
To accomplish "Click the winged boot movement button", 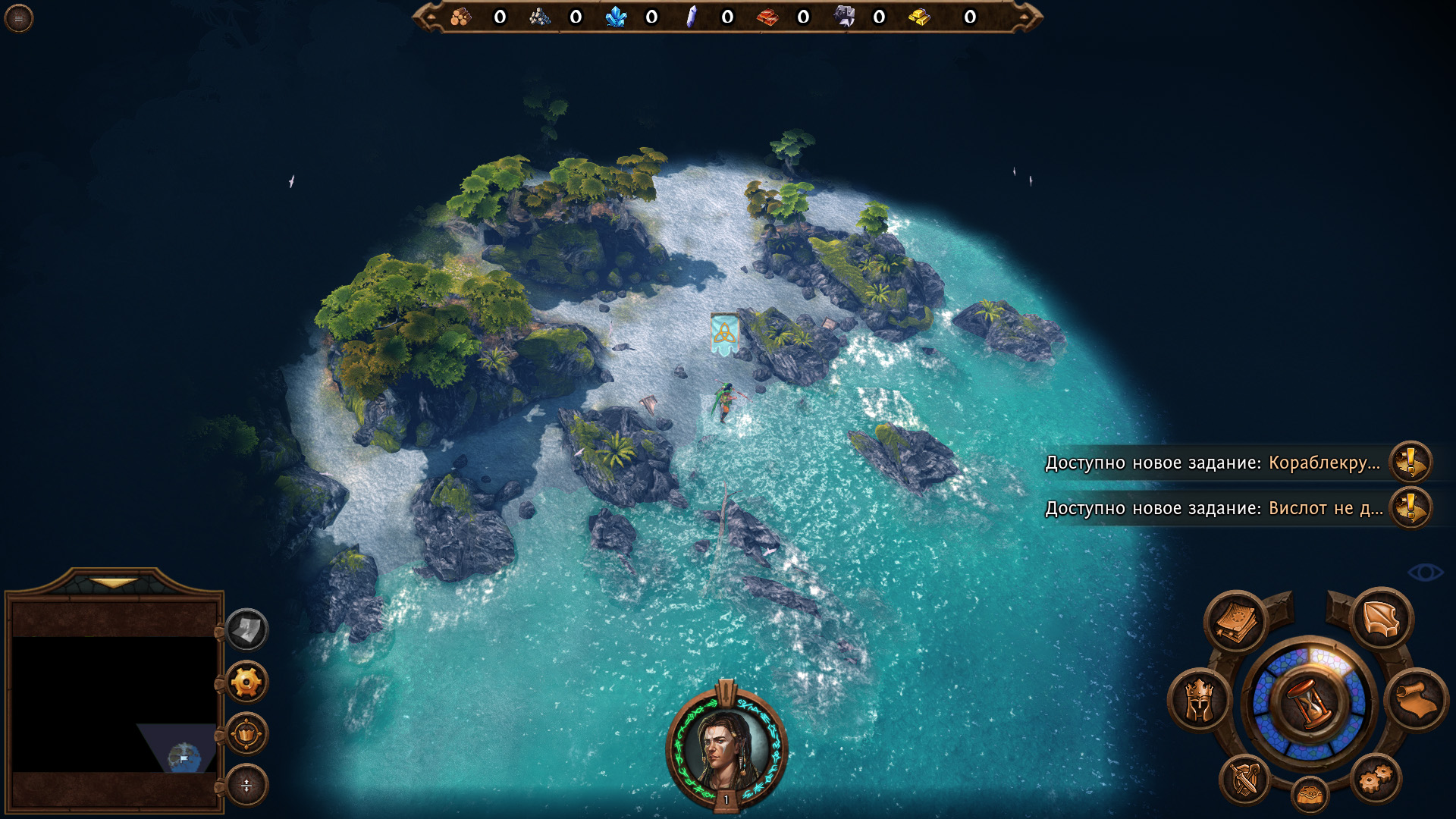I will 1381,619.
